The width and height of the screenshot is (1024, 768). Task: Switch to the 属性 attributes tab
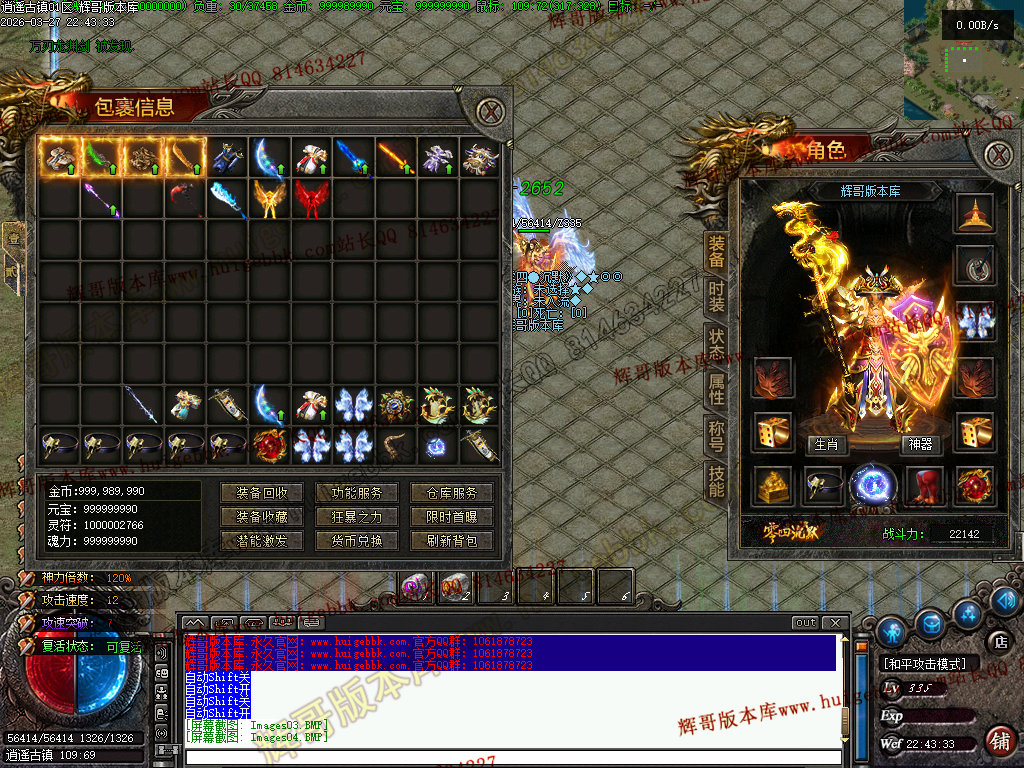(716, 388)
